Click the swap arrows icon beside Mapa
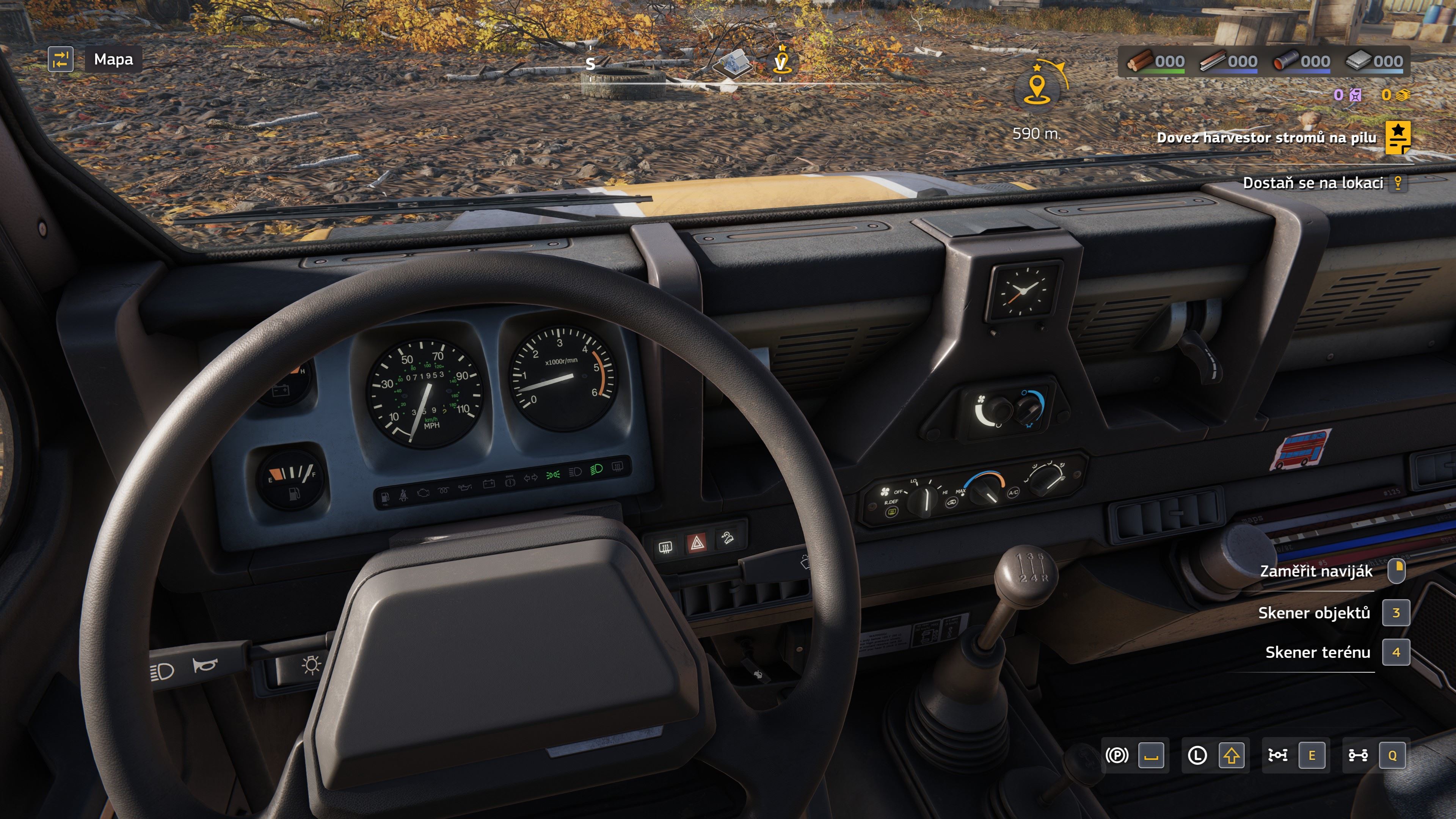Image resolution: width=1456 pixels, height=819 pixels. point(61,60)
